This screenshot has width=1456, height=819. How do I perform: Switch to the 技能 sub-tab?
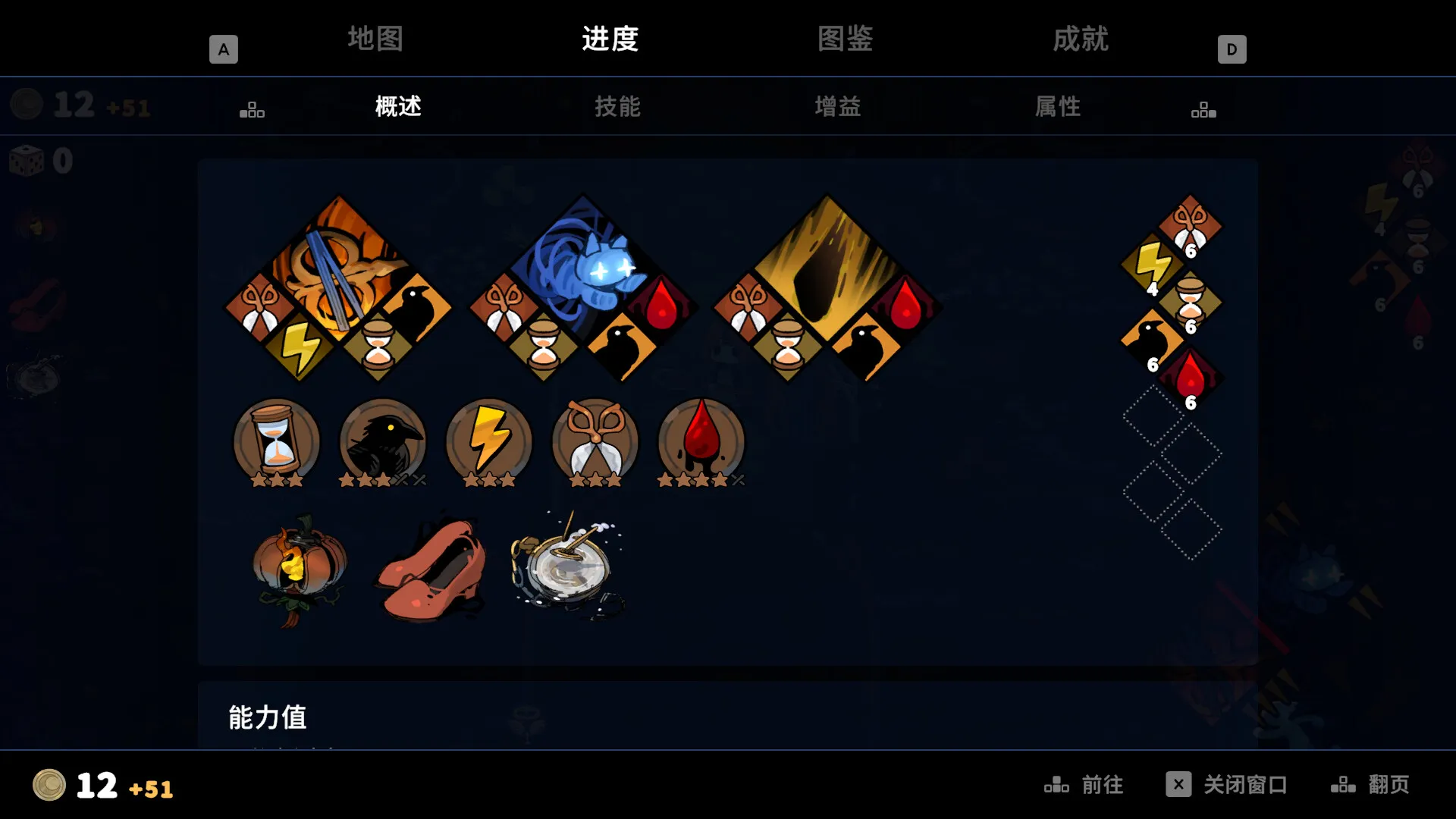(616, 107)
